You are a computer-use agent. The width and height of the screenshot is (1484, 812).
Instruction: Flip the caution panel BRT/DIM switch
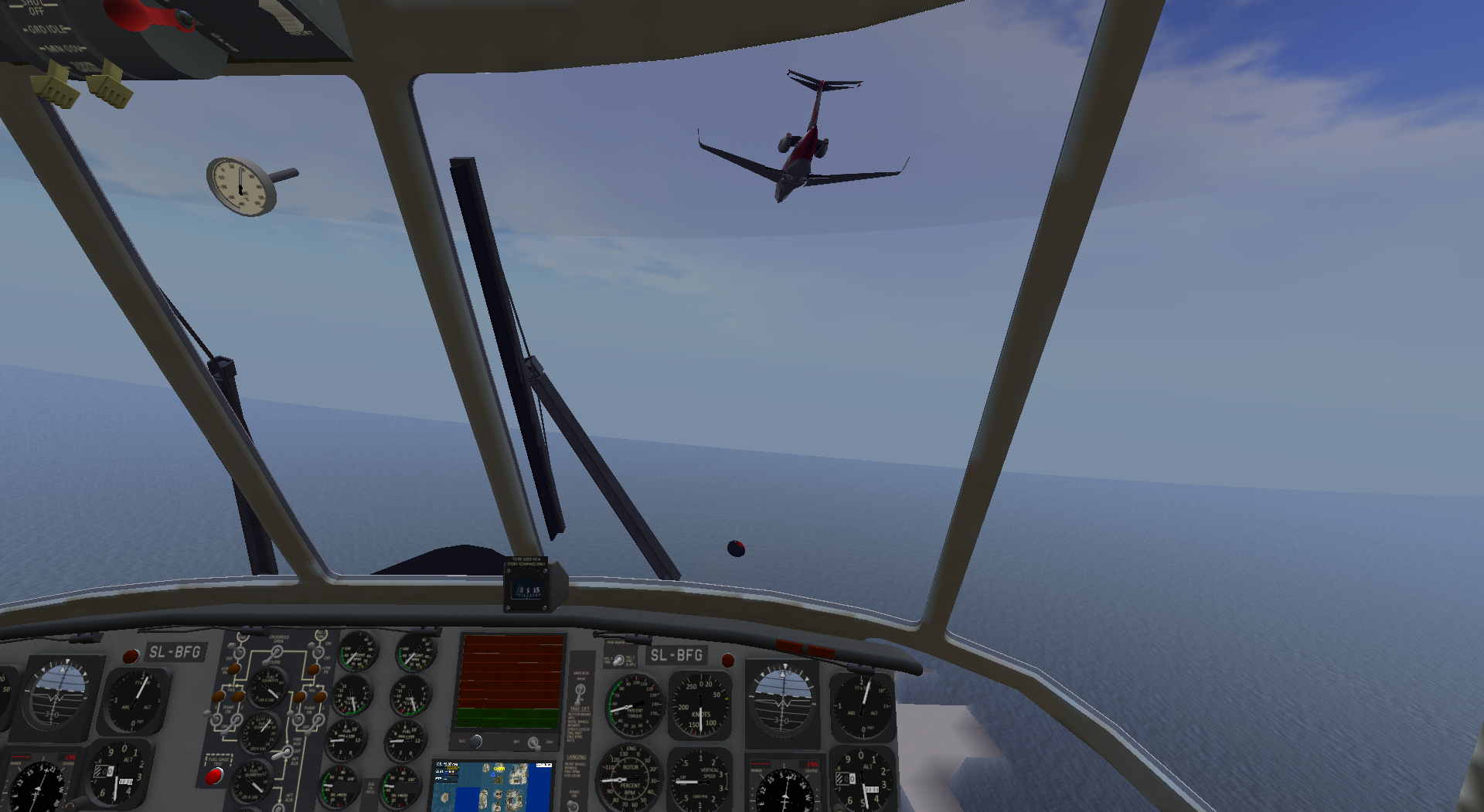tap(533, 743)
